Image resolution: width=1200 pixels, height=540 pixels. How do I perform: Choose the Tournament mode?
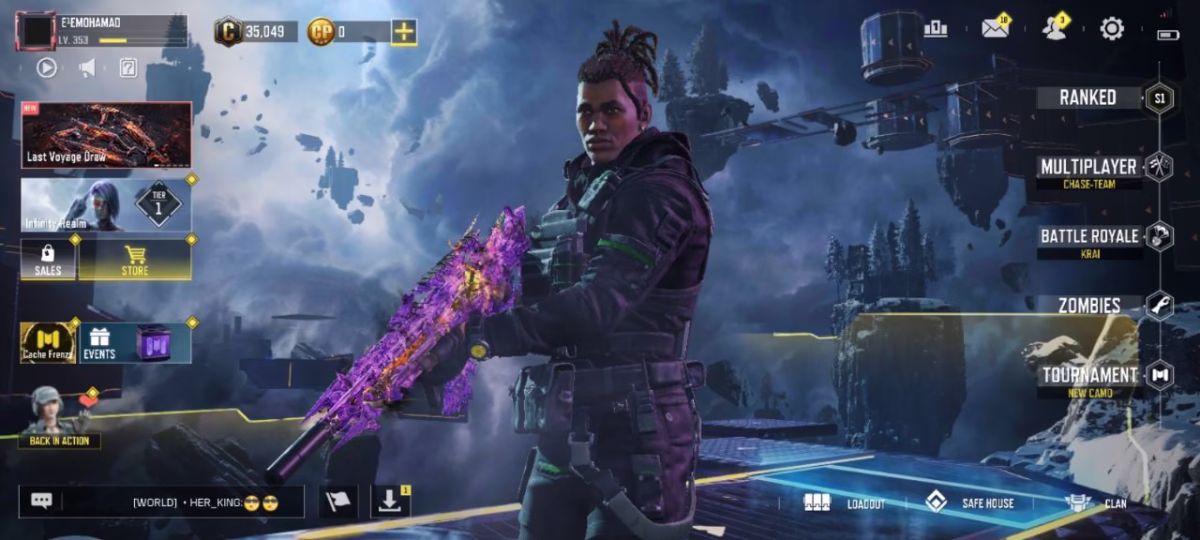click(x=1090, y=375)
